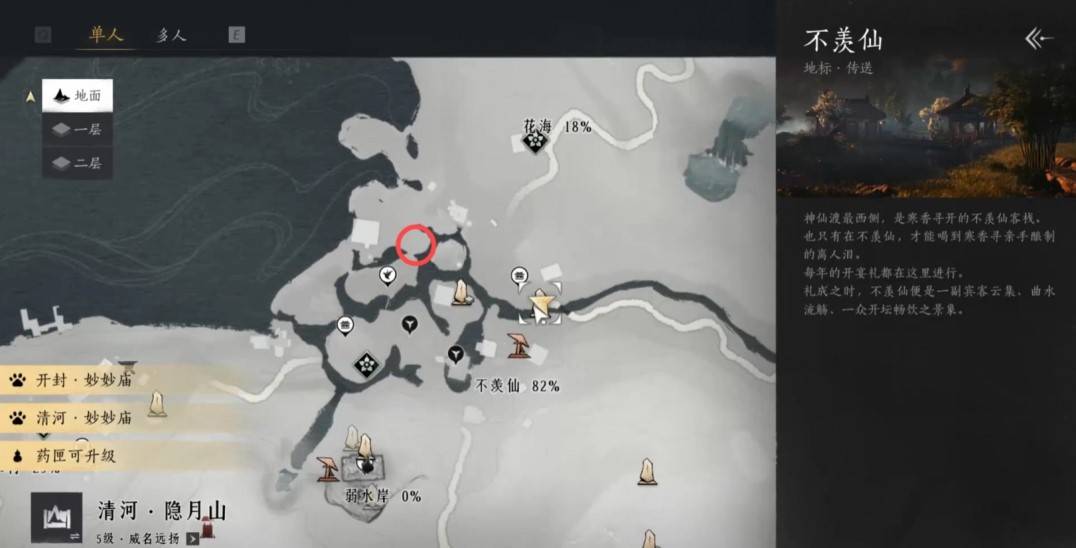Select the 花海 map marker
Screen dimensions: 1076x548
[x=535, y=143]
